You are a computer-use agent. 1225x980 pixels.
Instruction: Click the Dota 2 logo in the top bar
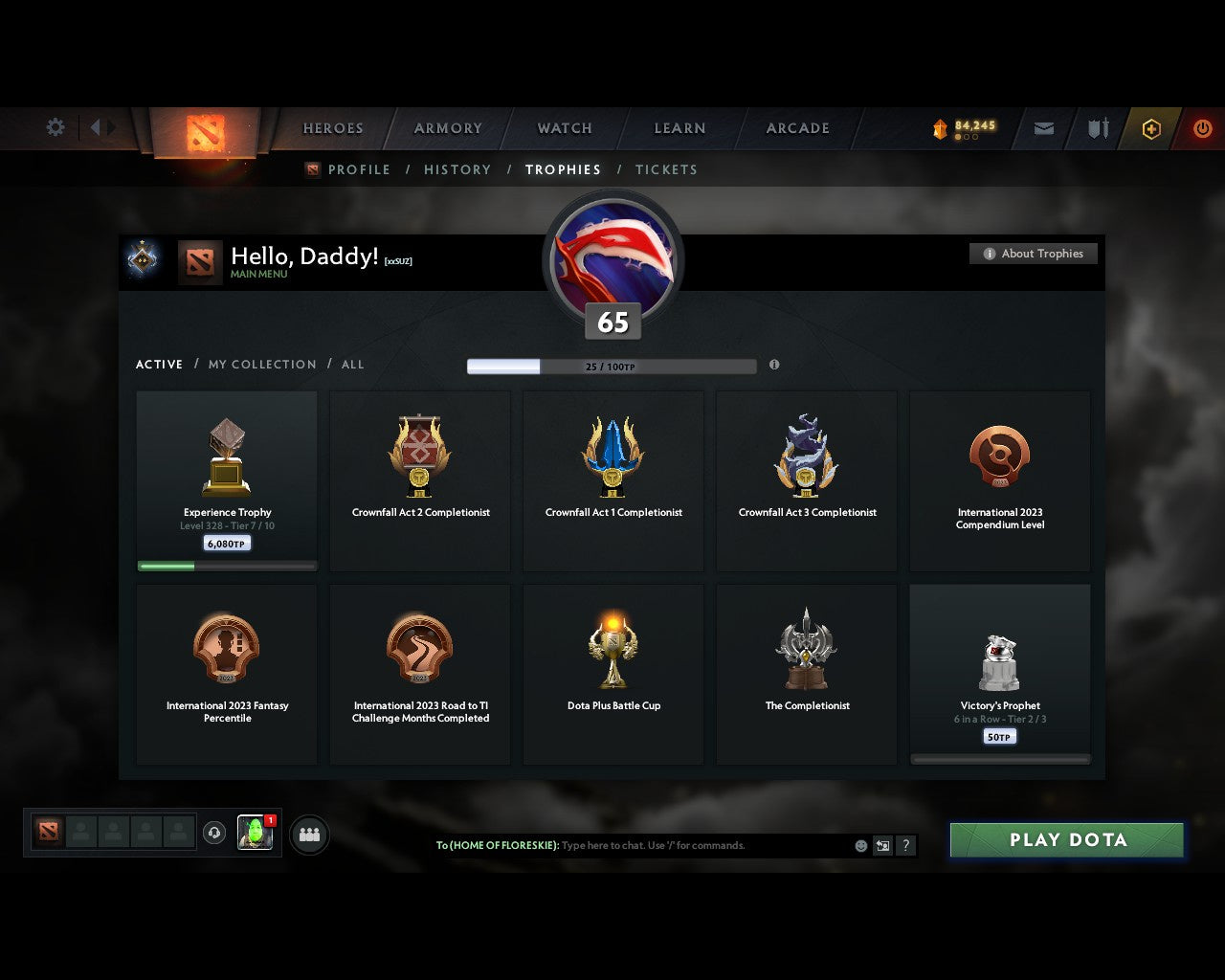(203, 134)
